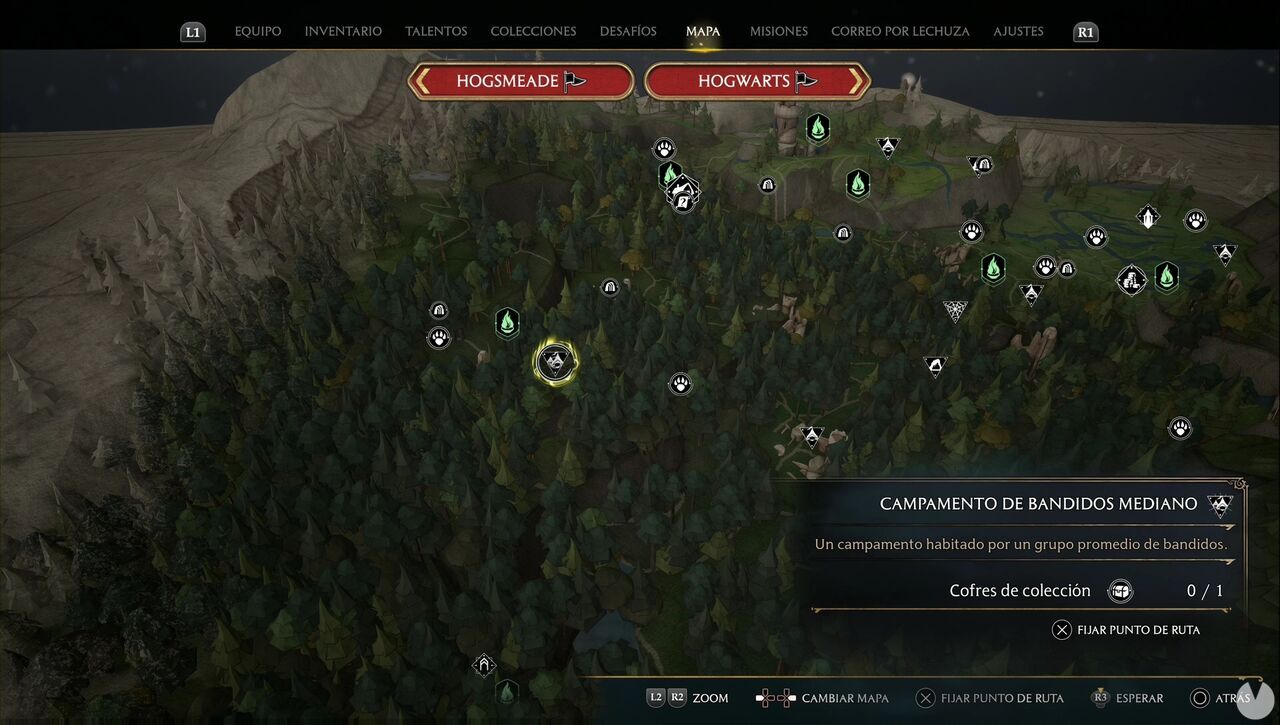The height and width of the screenshot is (725, 1280).
Task: Switch to the INVENTARIO tab
Action: (342, 31)
